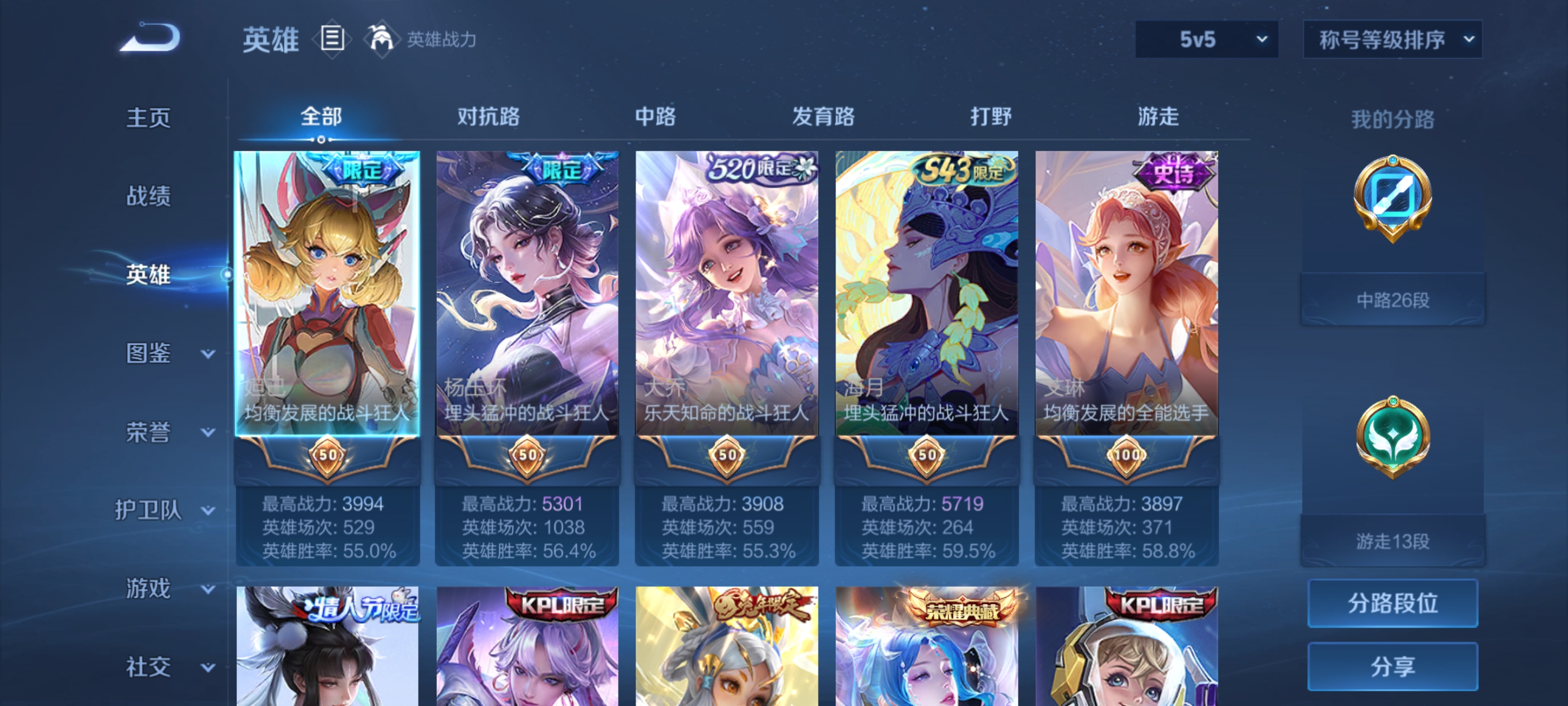Click the 分享 button
The width and height of the screenshot is (1568, 706).
[1393, 666]
